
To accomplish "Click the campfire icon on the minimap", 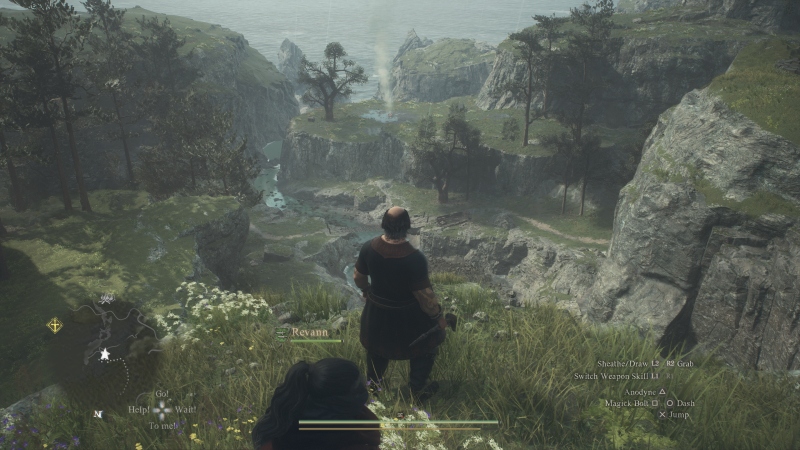I will [106, 298].
